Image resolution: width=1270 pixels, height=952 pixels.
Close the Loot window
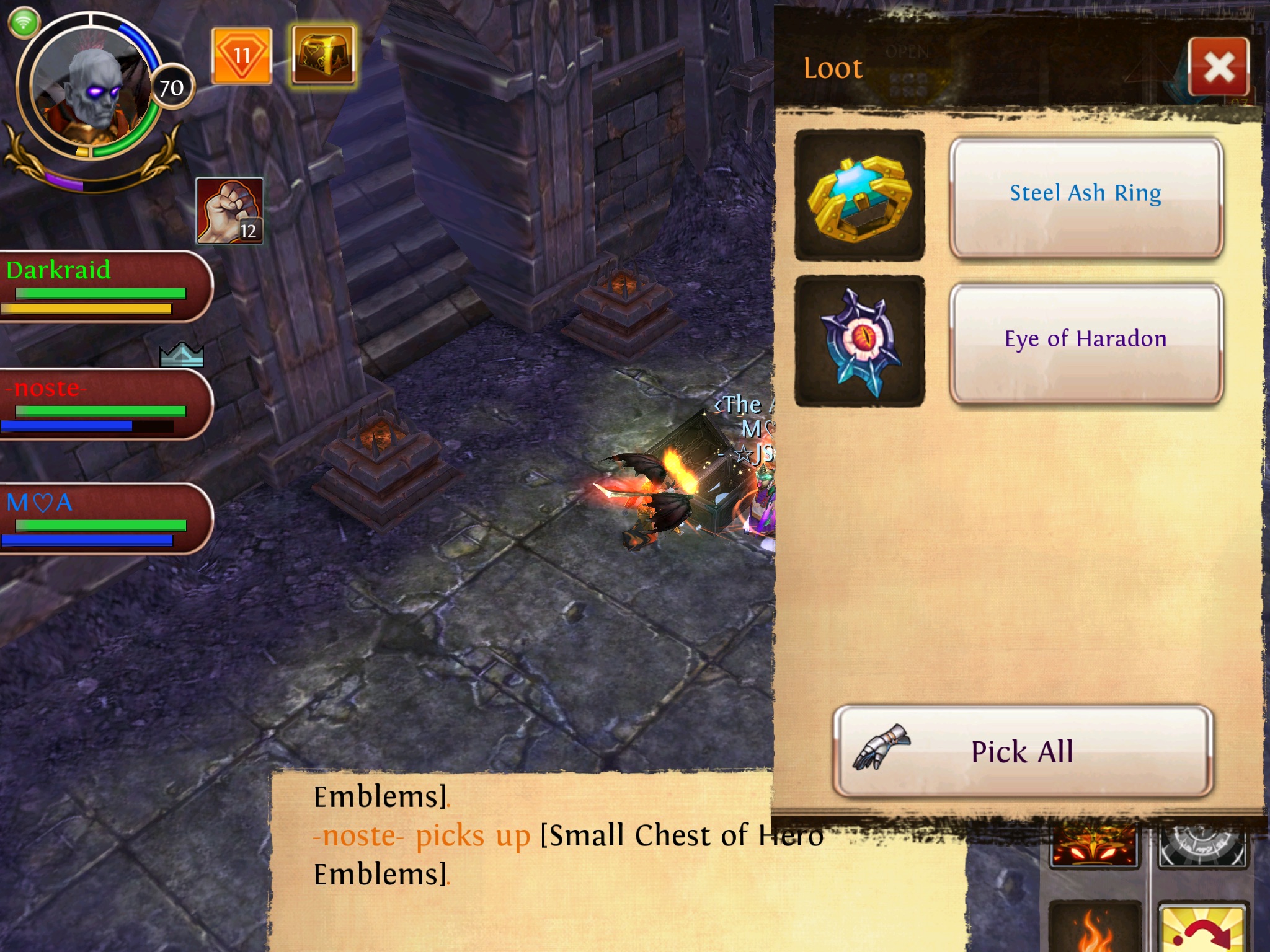[x=1219, y=67]
